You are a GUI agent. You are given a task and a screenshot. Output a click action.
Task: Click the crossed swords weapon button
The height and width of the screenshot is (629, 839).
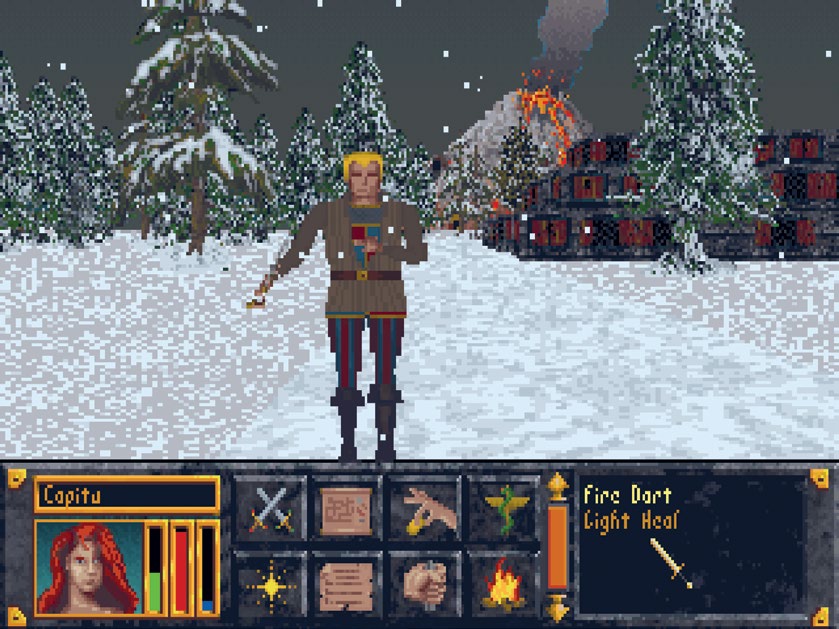click(270, 508)
